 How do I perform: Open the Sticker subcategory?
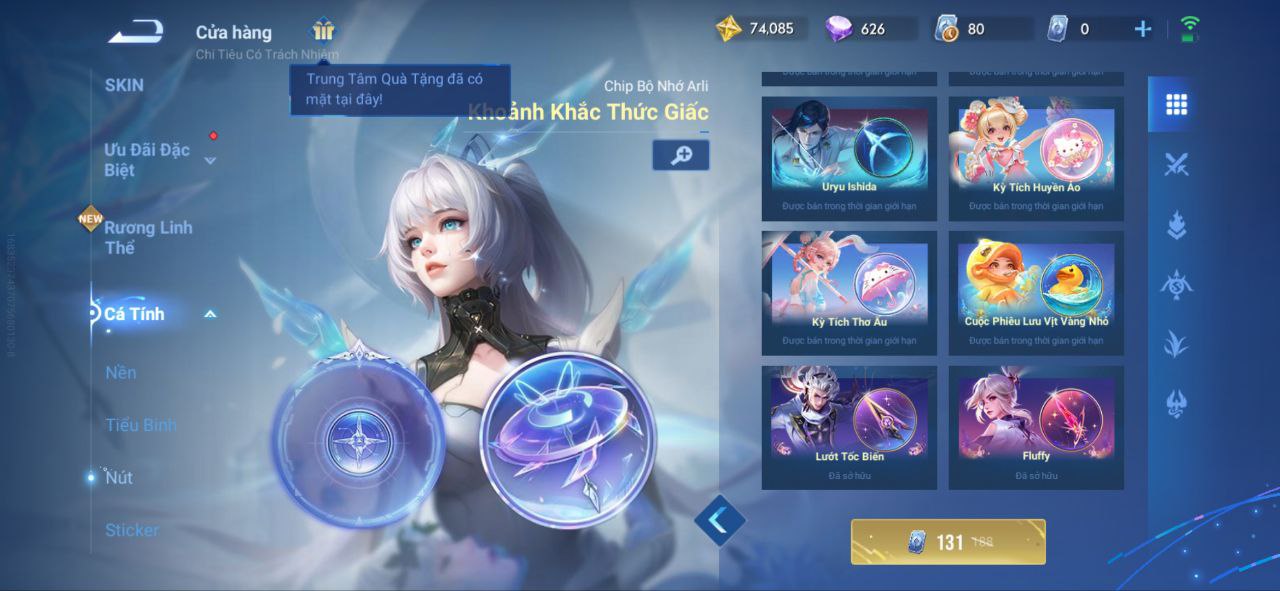132,530
